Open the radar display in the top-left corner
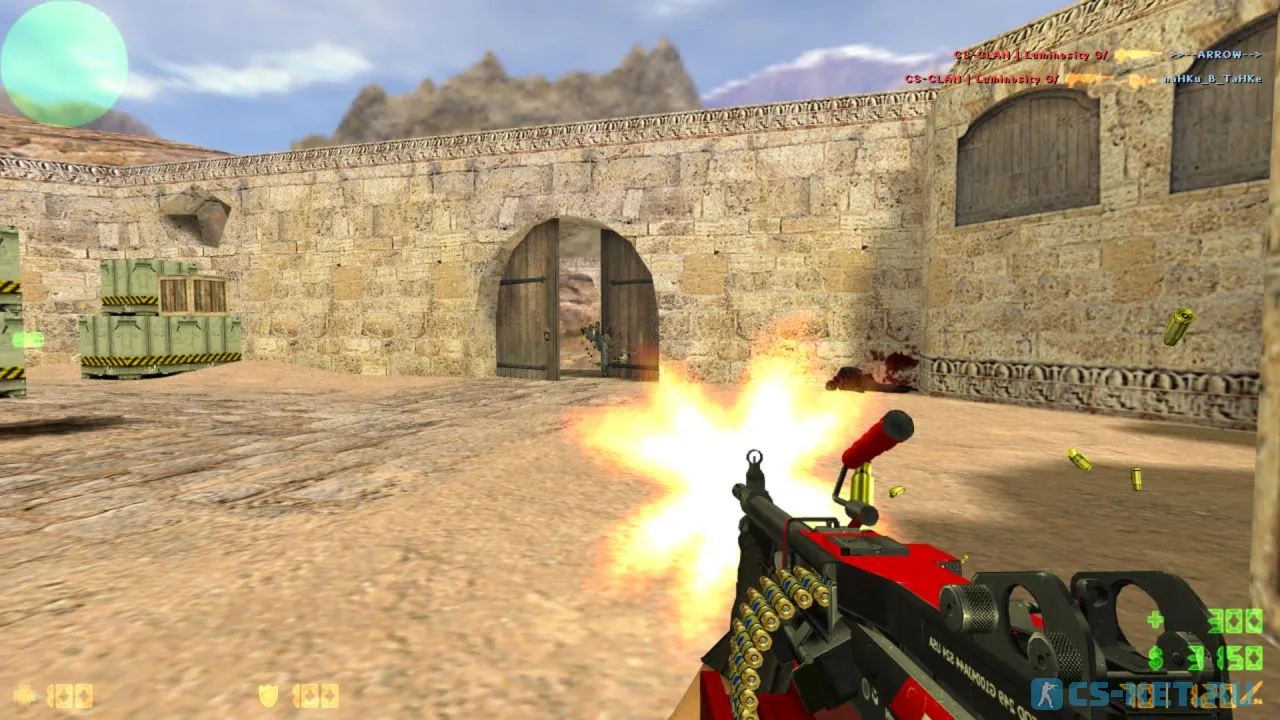 point(62,58)
